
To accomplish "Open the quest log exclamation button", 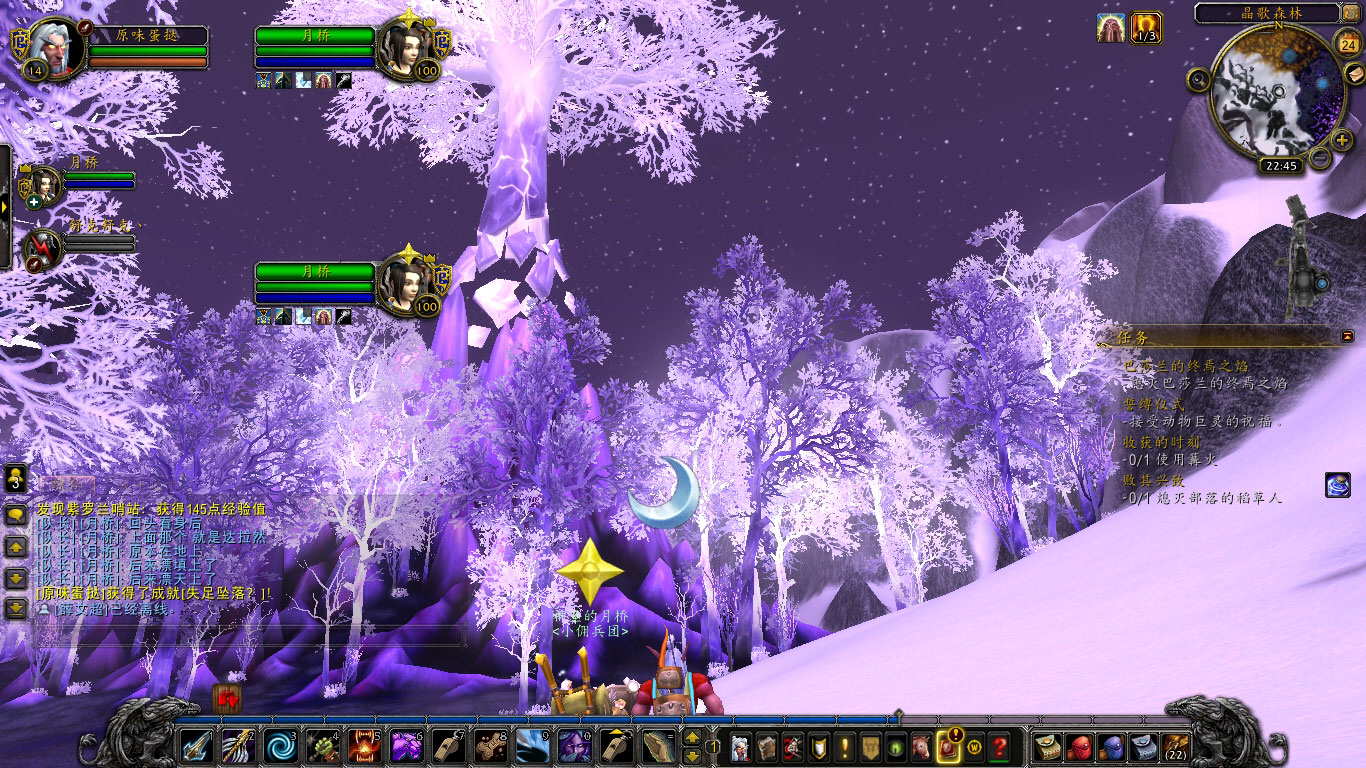I will 845,746.
